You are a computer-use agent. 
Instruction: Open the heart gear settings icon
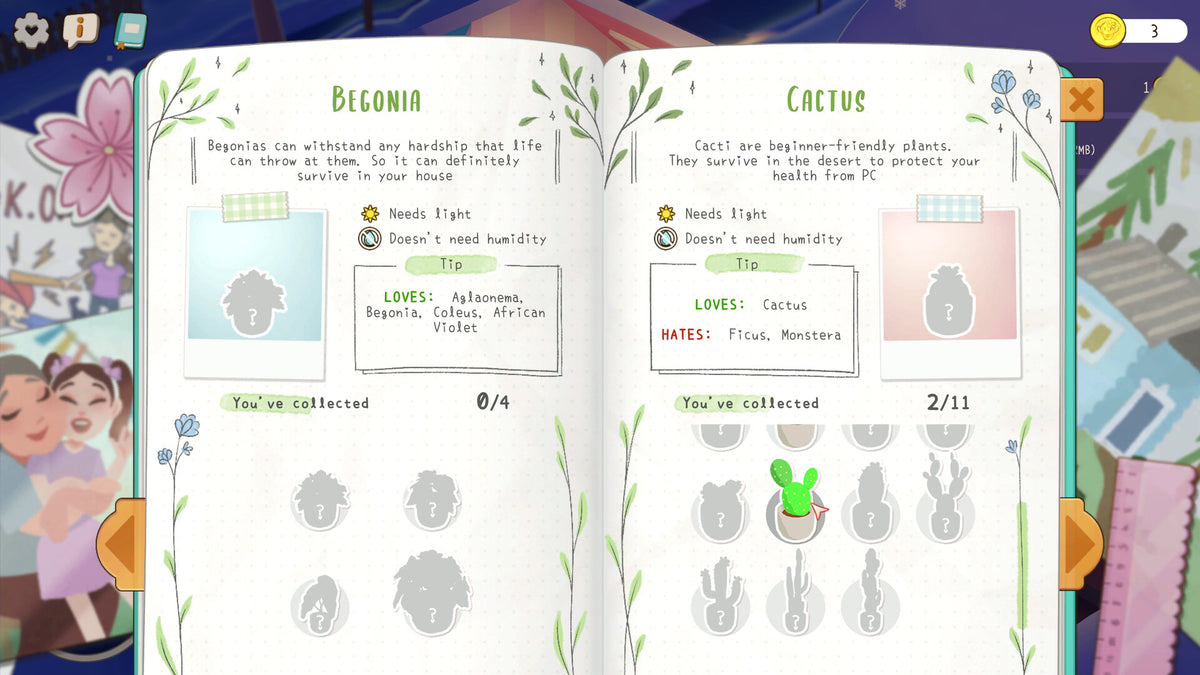click(31, 30)
